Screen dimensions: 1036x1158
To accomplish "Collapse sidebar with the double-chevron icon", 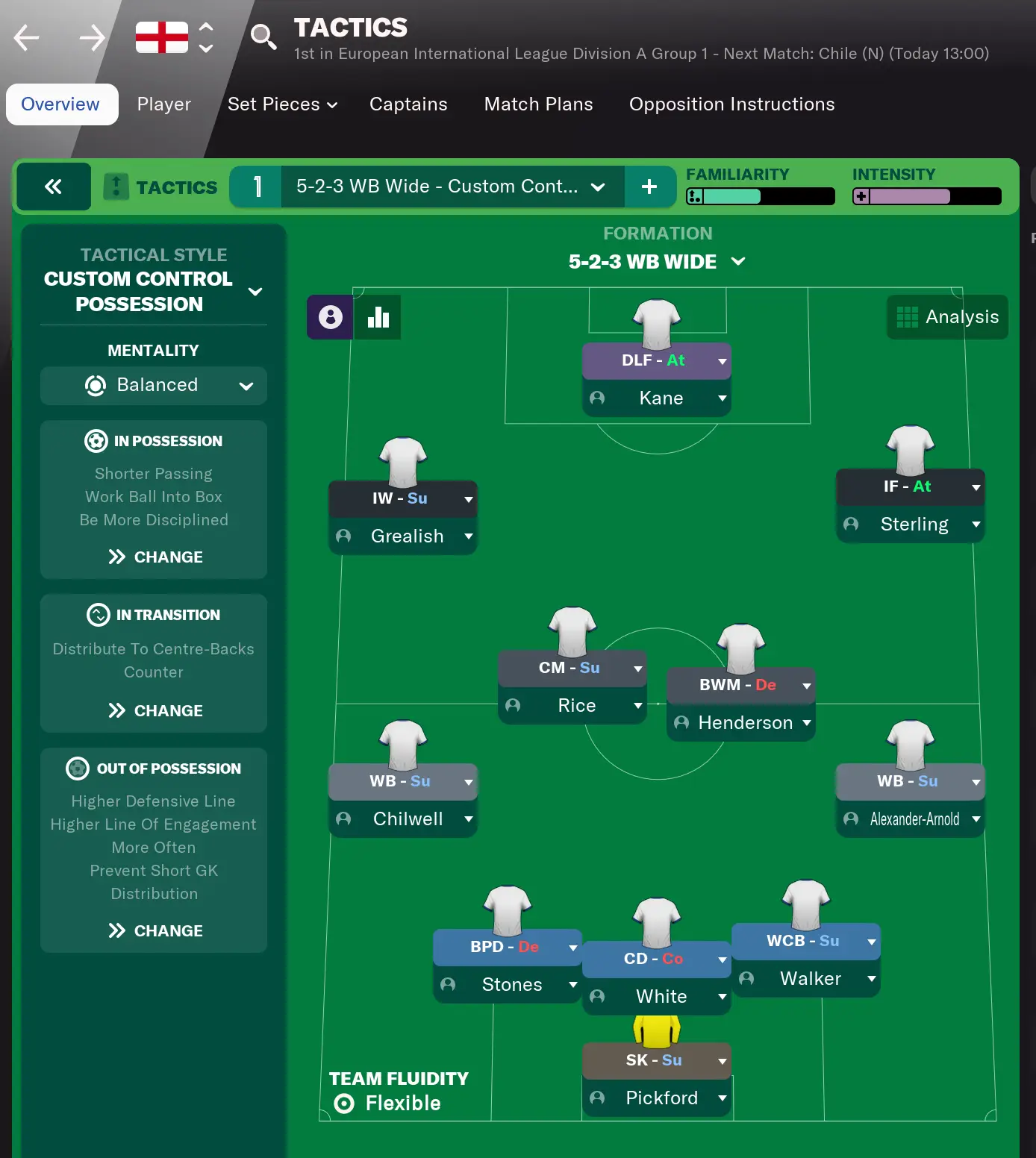I will click(53, 187).
